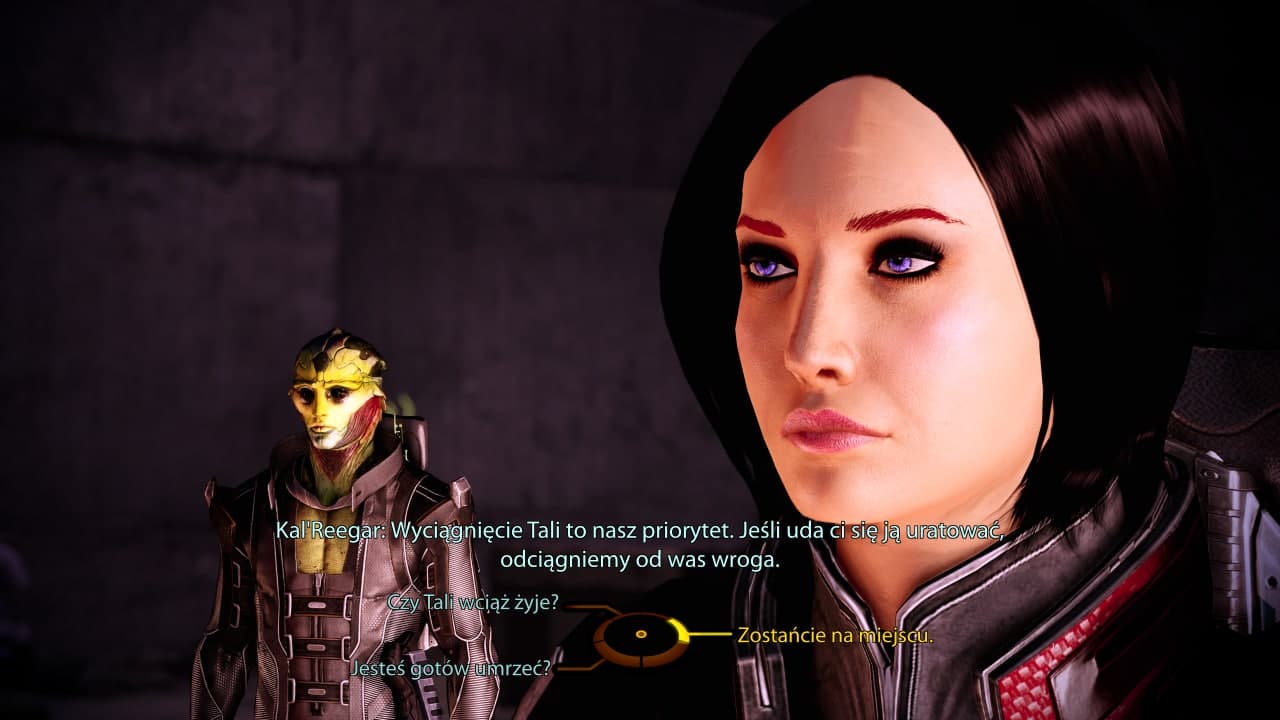Pick the response 'Zostańcie na miejscu.'
The image size is (1280, 720).
(835, 634)
